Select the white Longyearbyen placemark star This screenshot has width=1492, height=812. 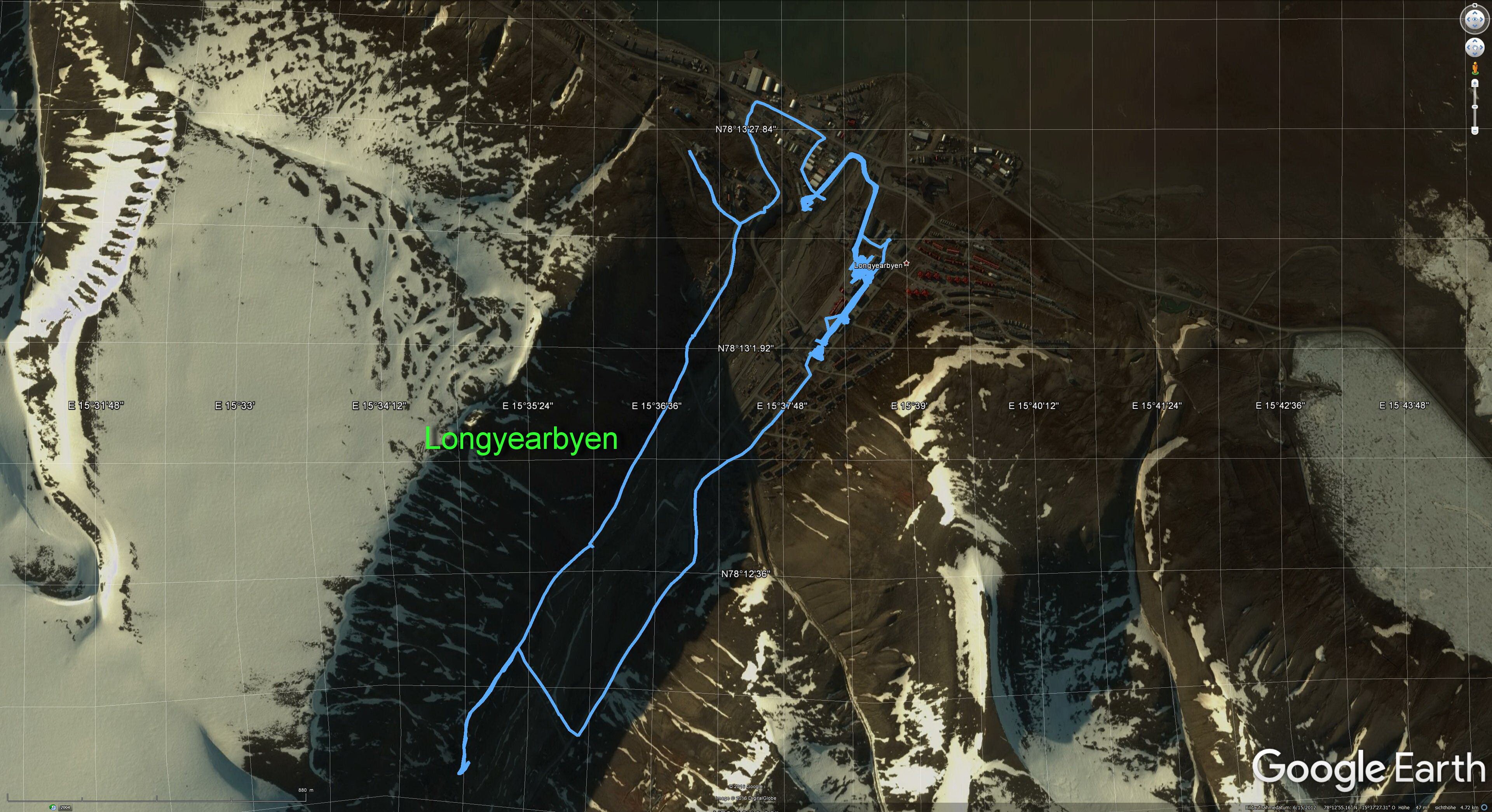pyautogui.click(x=906, y=264)
